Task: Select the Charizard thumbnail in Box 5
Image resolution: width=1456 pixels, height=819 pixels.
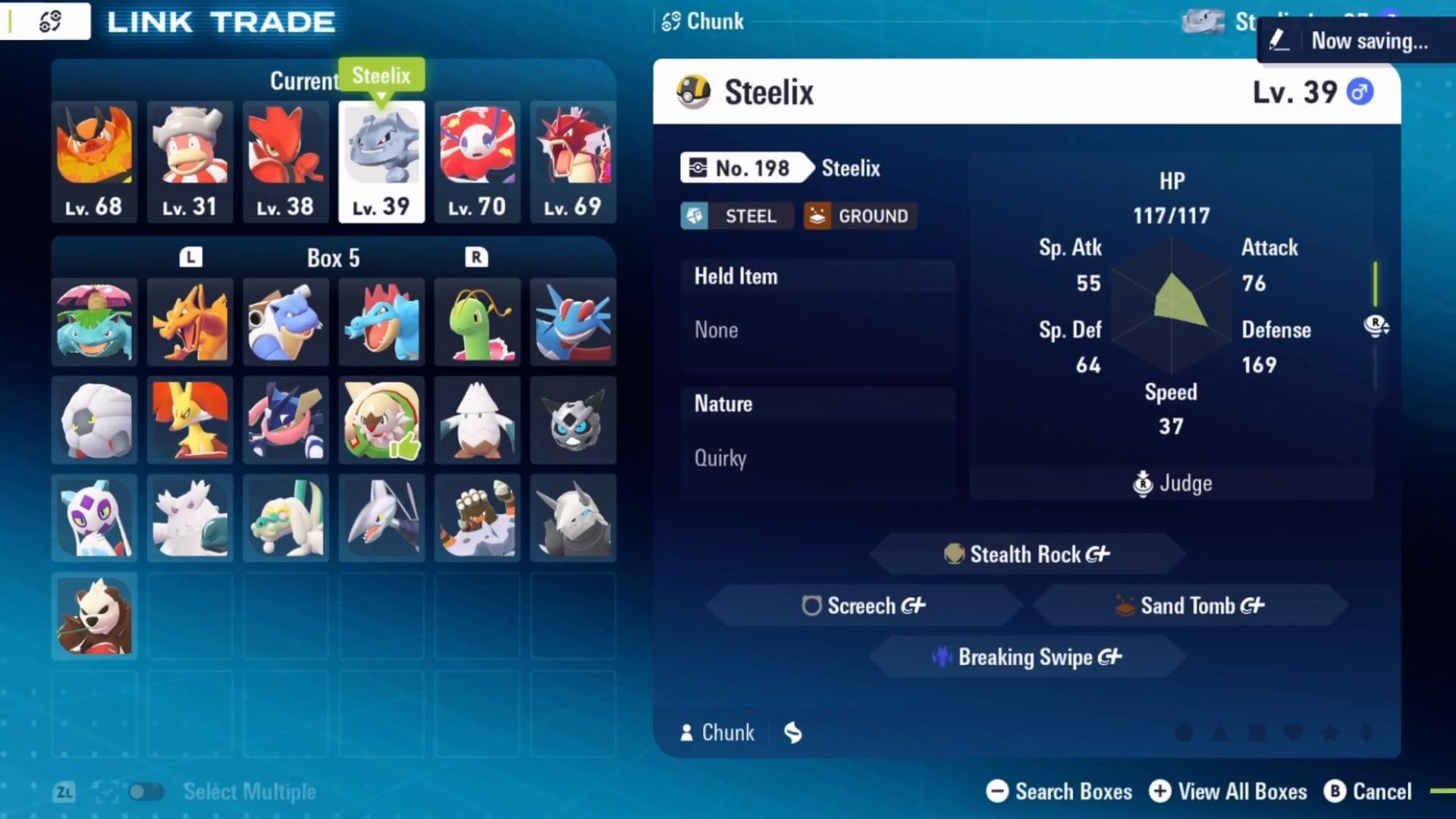Action: tap(190, 322)
